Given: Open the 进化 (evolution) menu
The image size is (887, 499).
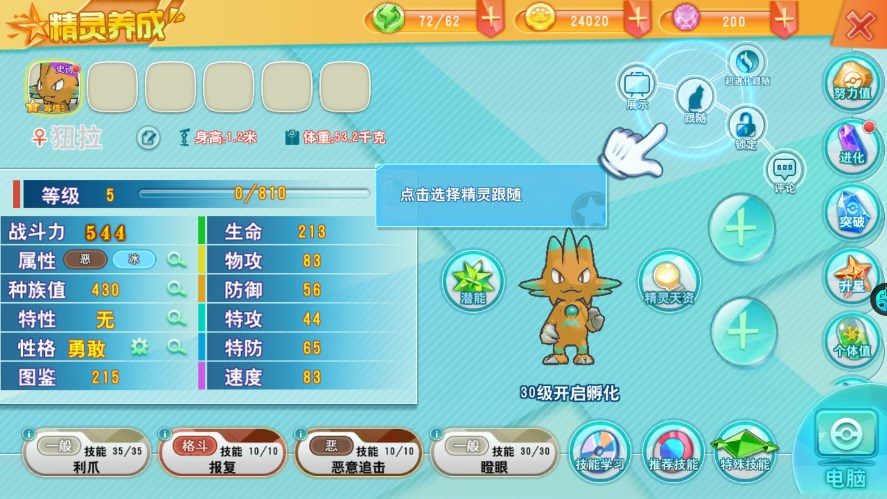Looking at the screenshot, I should click(x=851, y=145).
